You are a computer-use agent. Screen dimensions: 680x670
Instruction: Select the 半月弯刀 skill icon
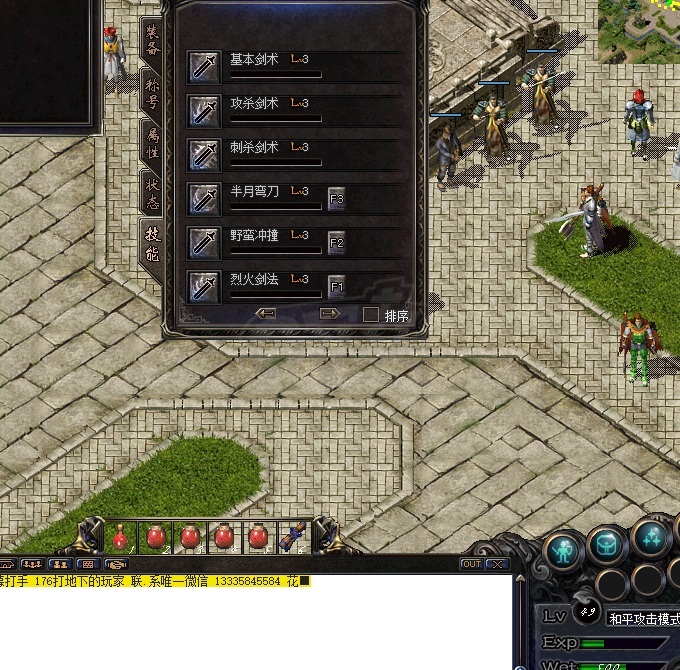204,198
